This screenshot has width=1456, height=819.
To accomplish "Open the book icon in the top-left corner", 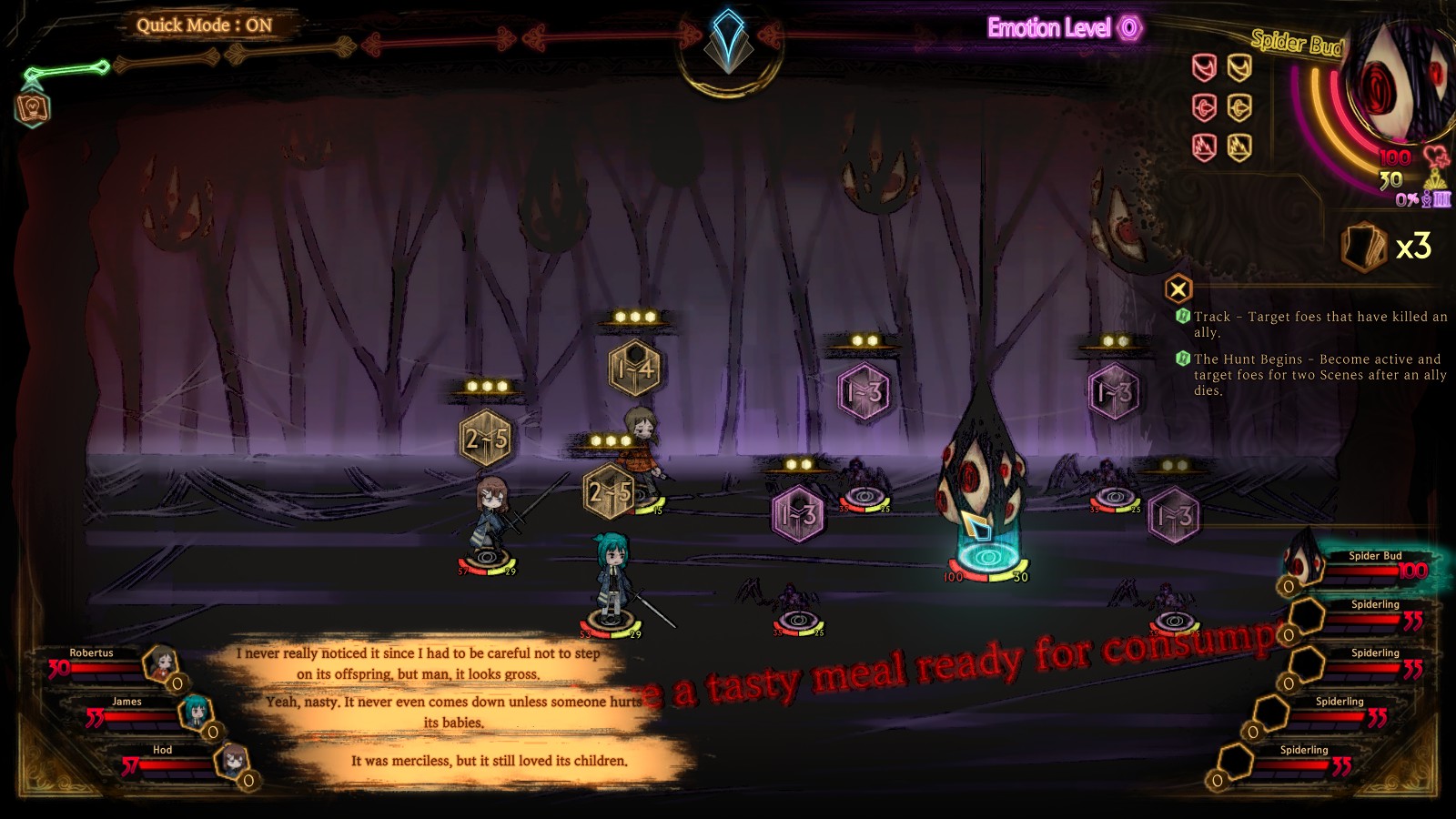I will [33, 109].
